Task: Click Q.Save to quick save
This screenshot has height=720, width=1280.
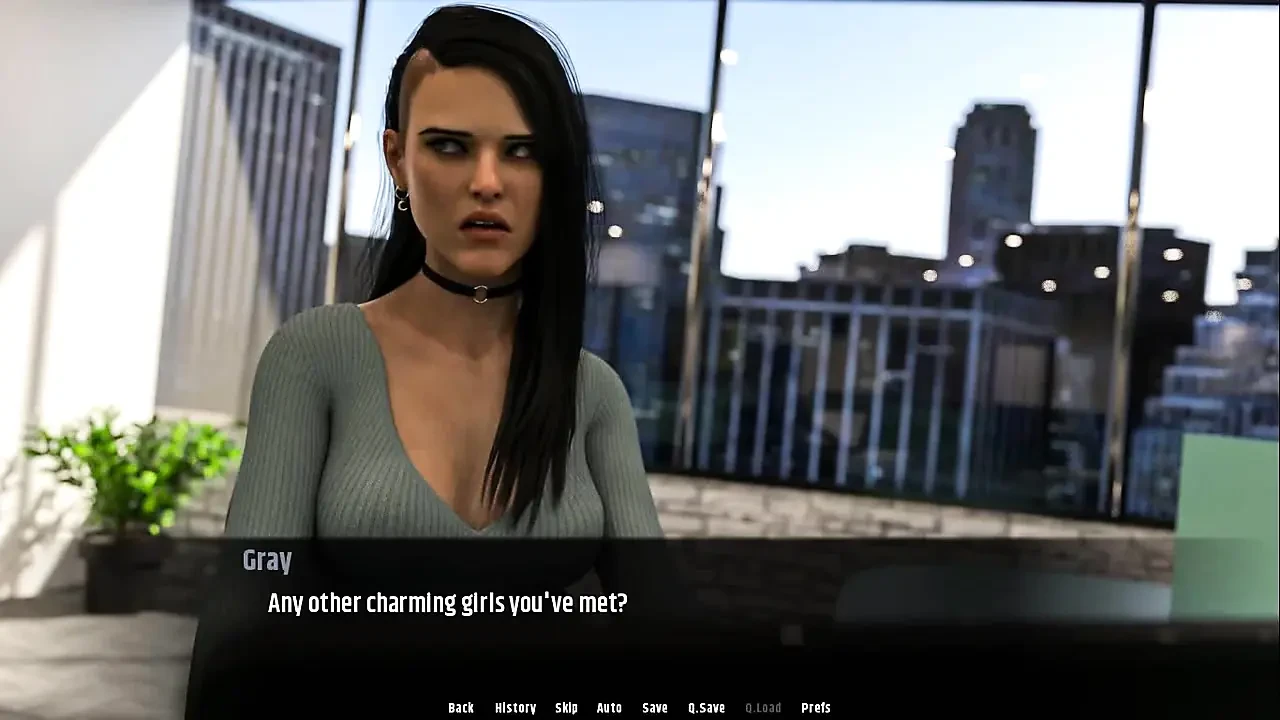Action: (706, 708)
